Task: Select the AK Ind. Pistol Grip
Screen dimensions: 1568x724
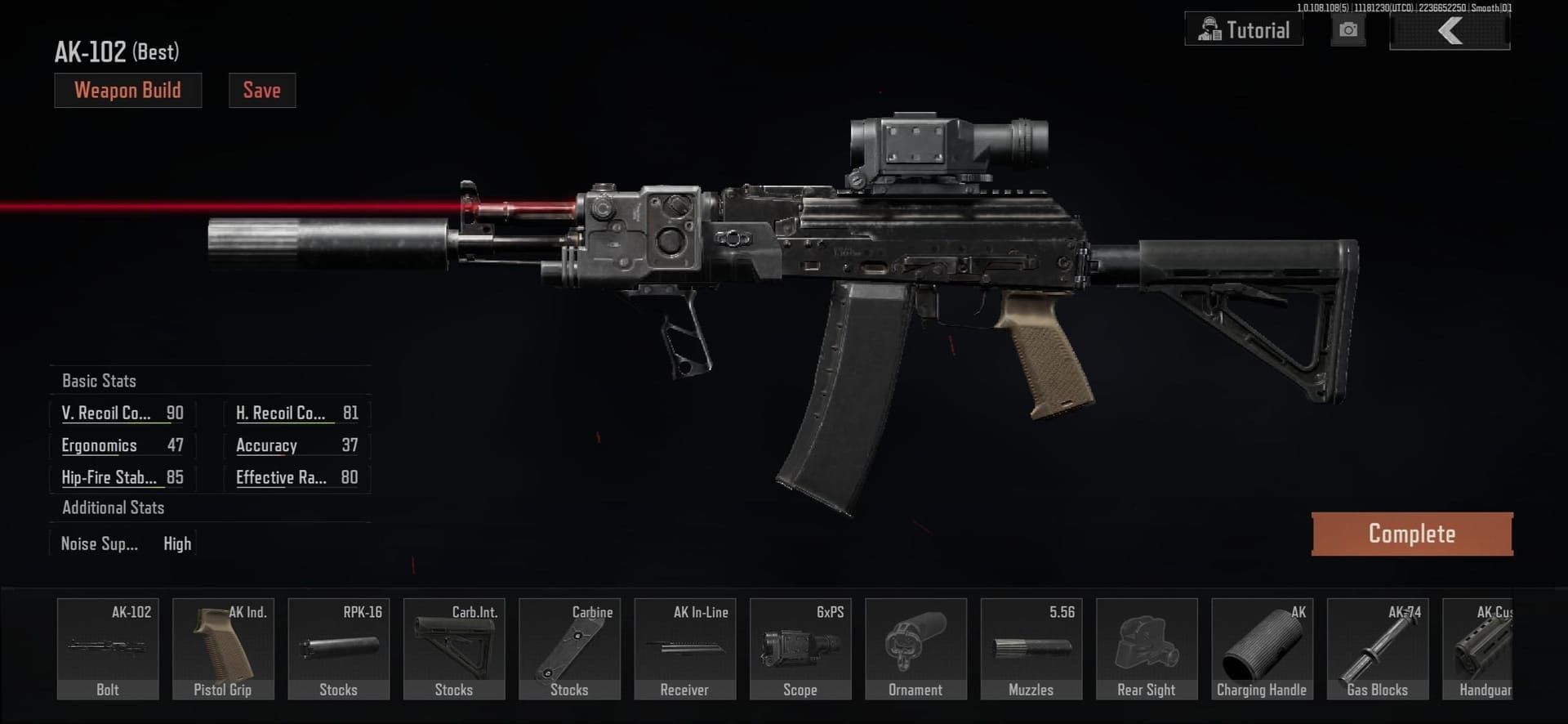Action: tap(223, 648)
